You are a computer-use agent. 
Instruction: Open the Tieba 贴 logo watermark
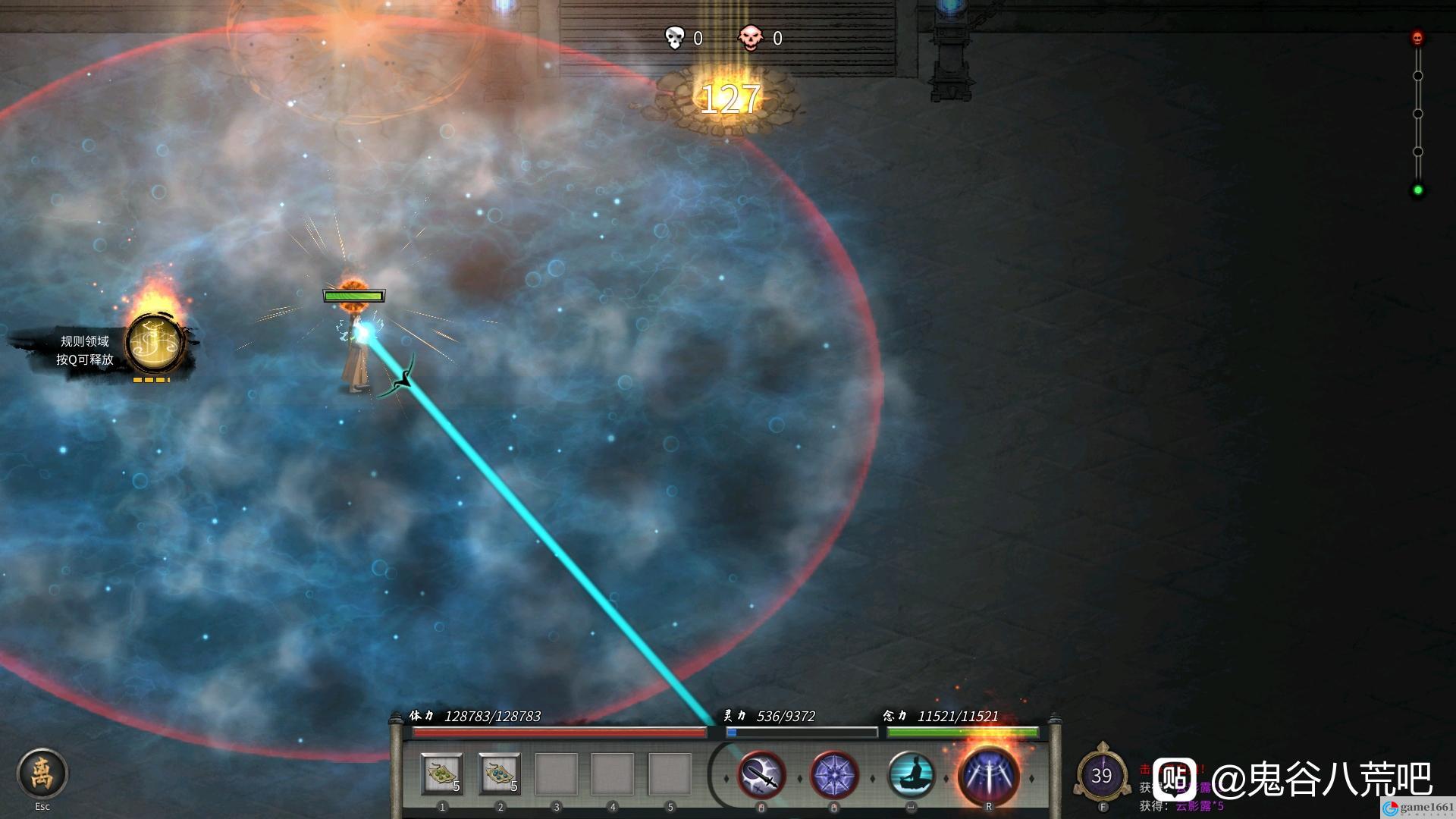1175,779
